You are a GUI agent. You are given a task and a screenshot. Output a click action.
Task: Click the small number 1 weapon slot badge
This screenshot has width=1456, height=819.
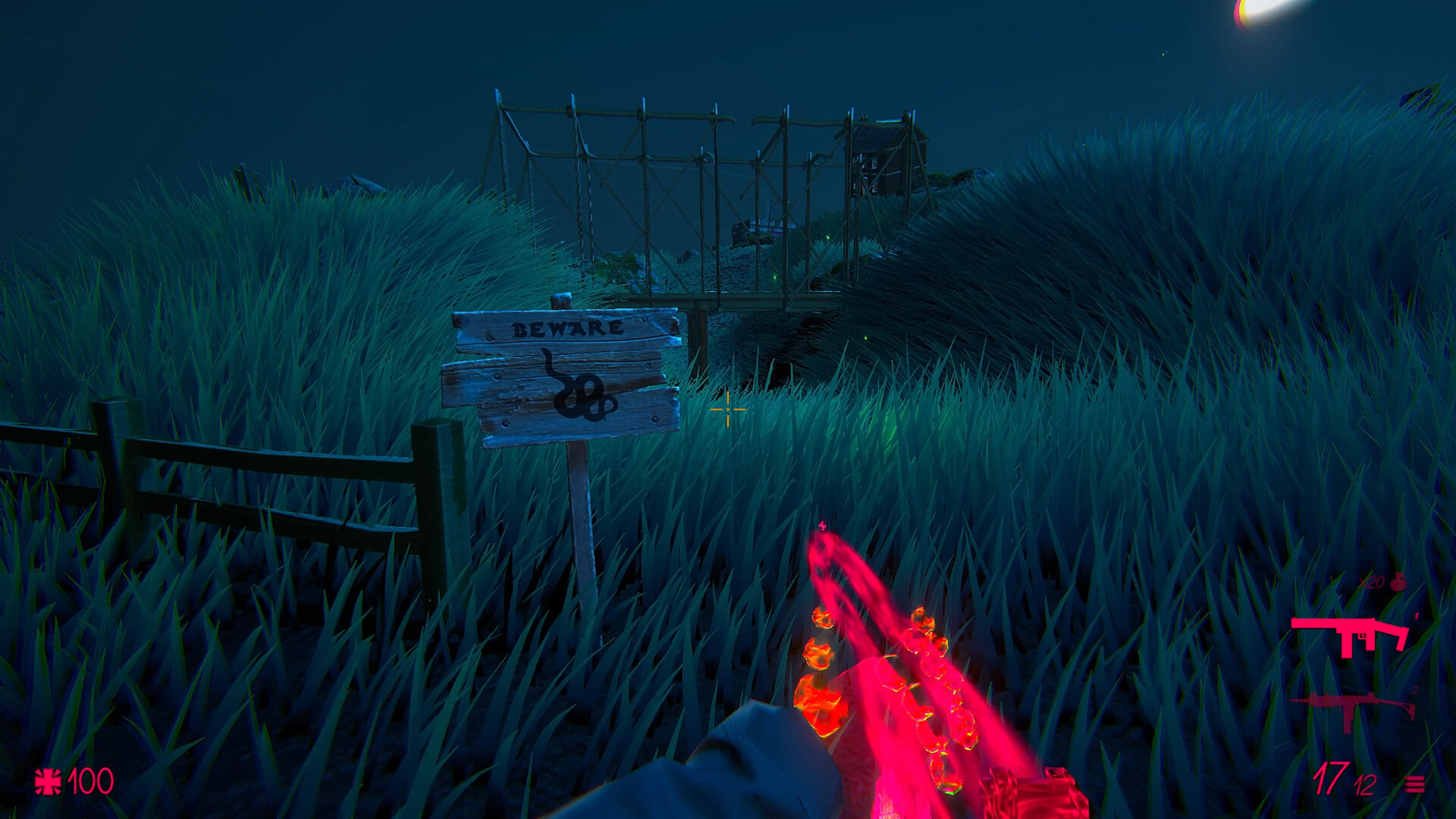(x=1415, y=616)
